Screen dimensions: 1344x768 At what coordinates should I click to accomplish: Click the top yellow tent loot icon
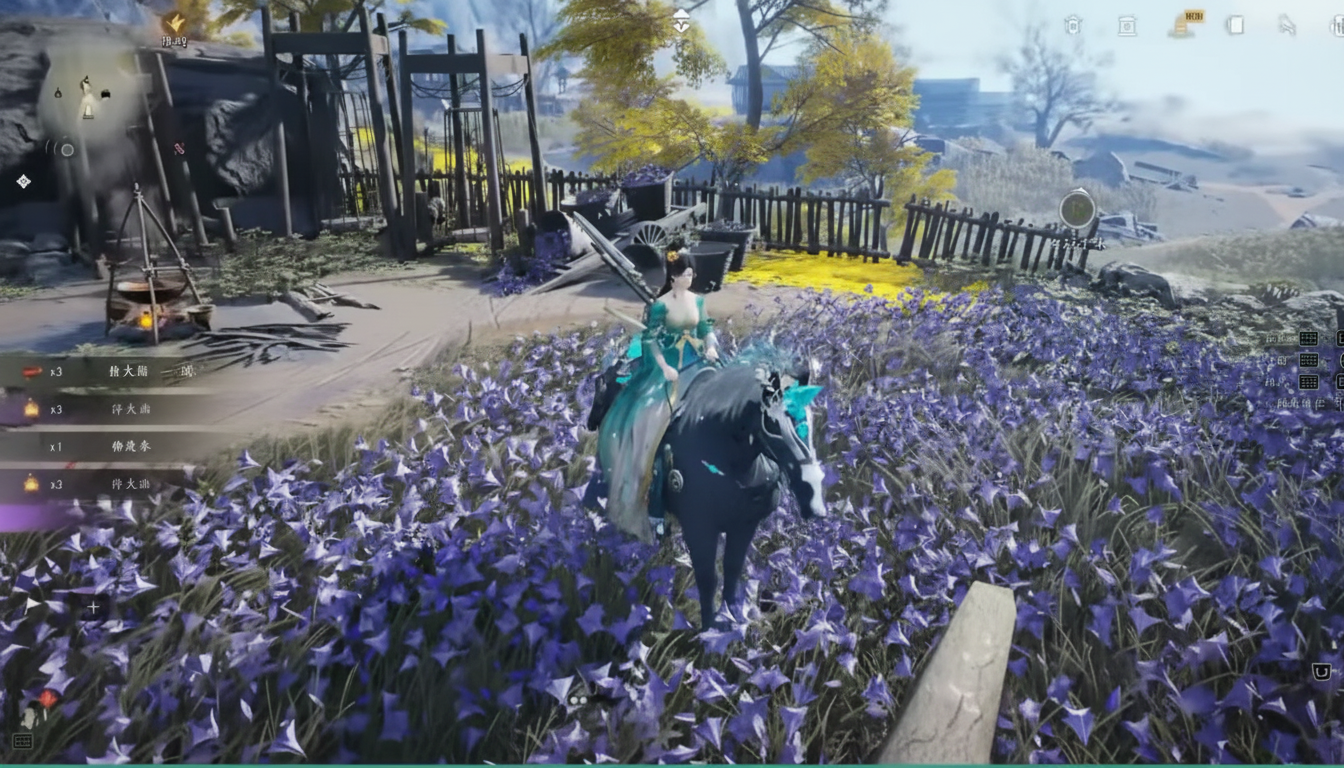pos(30,407)
